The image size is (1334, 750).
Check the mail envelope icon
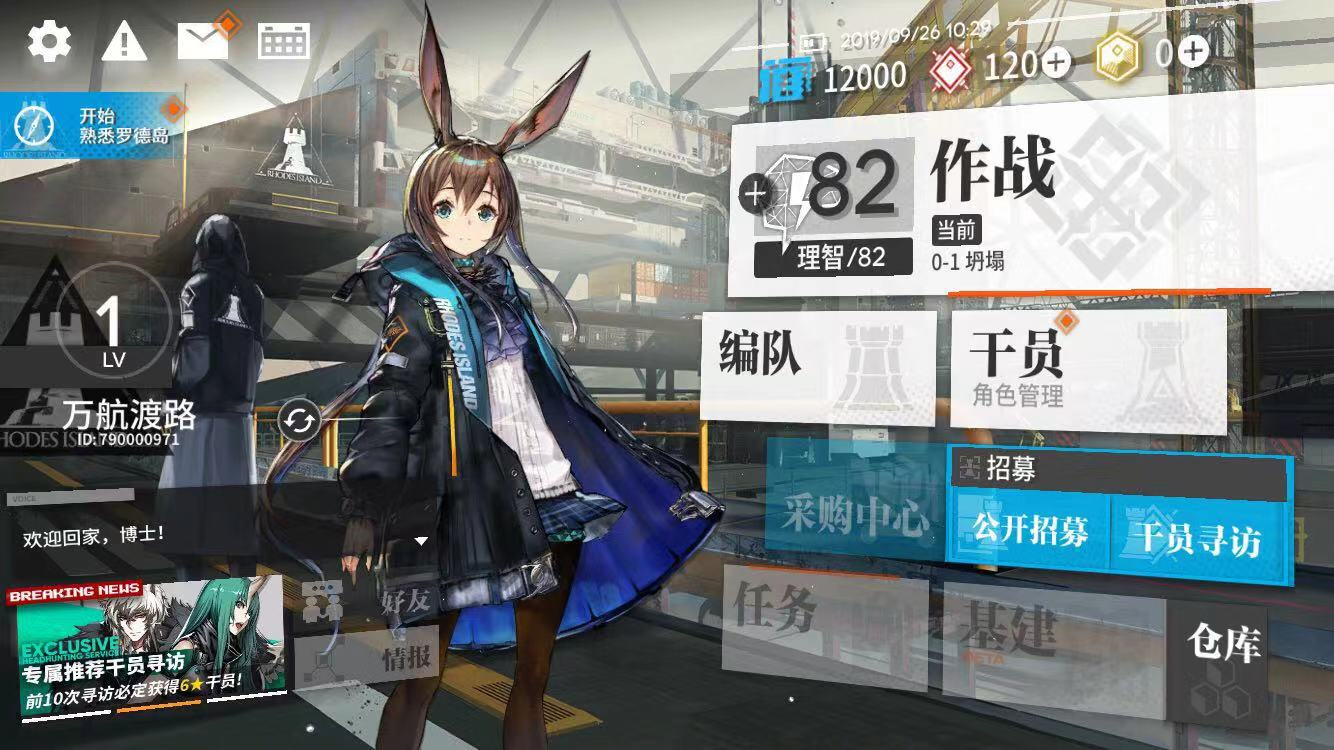tap(203, 40)
